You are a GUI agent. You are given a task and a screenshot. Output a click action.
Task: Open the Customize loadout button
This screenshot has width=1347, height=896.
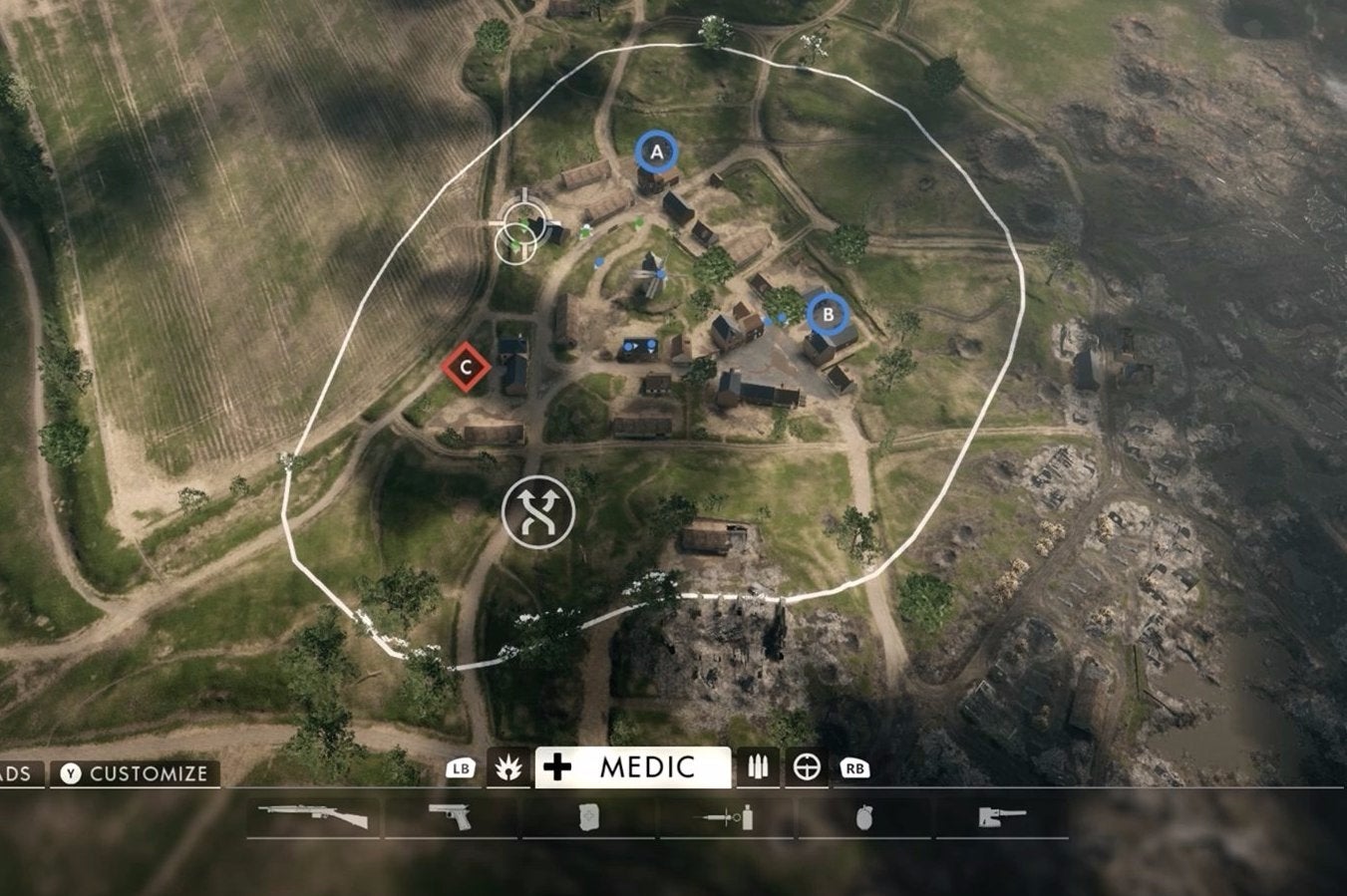pos(136,773)
